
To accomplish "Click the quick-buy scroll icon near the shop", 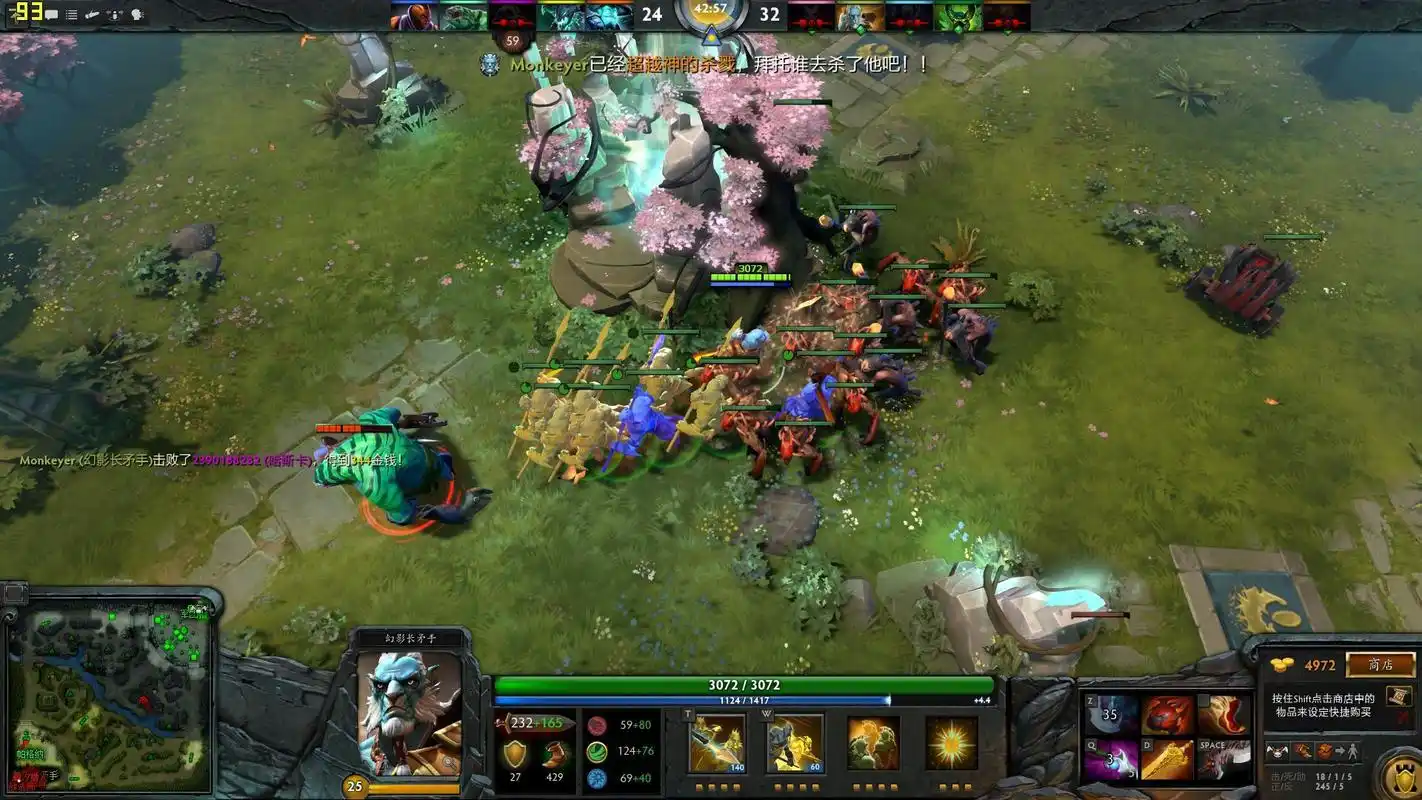I will (x=1400, y=698).
